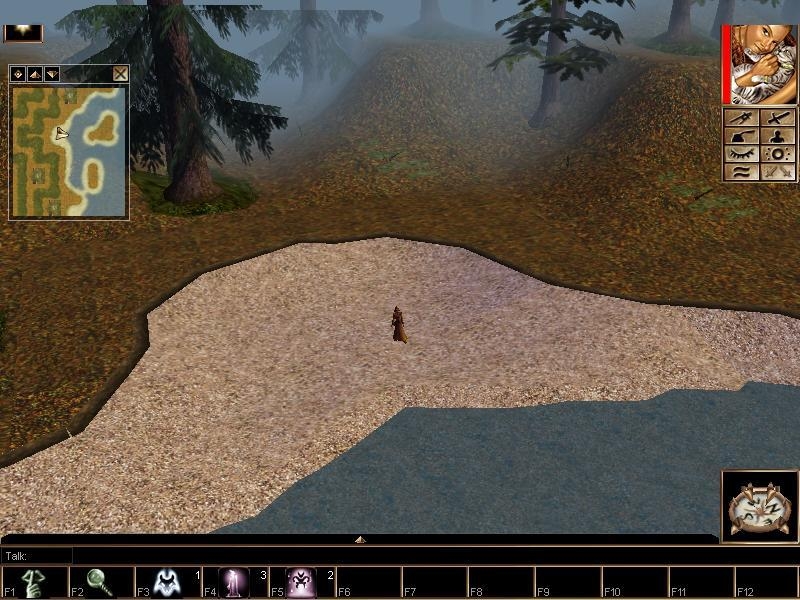Toggle the closed-eye rest button
This screenshot has width=800, height=600.
(x=741, y=154)
